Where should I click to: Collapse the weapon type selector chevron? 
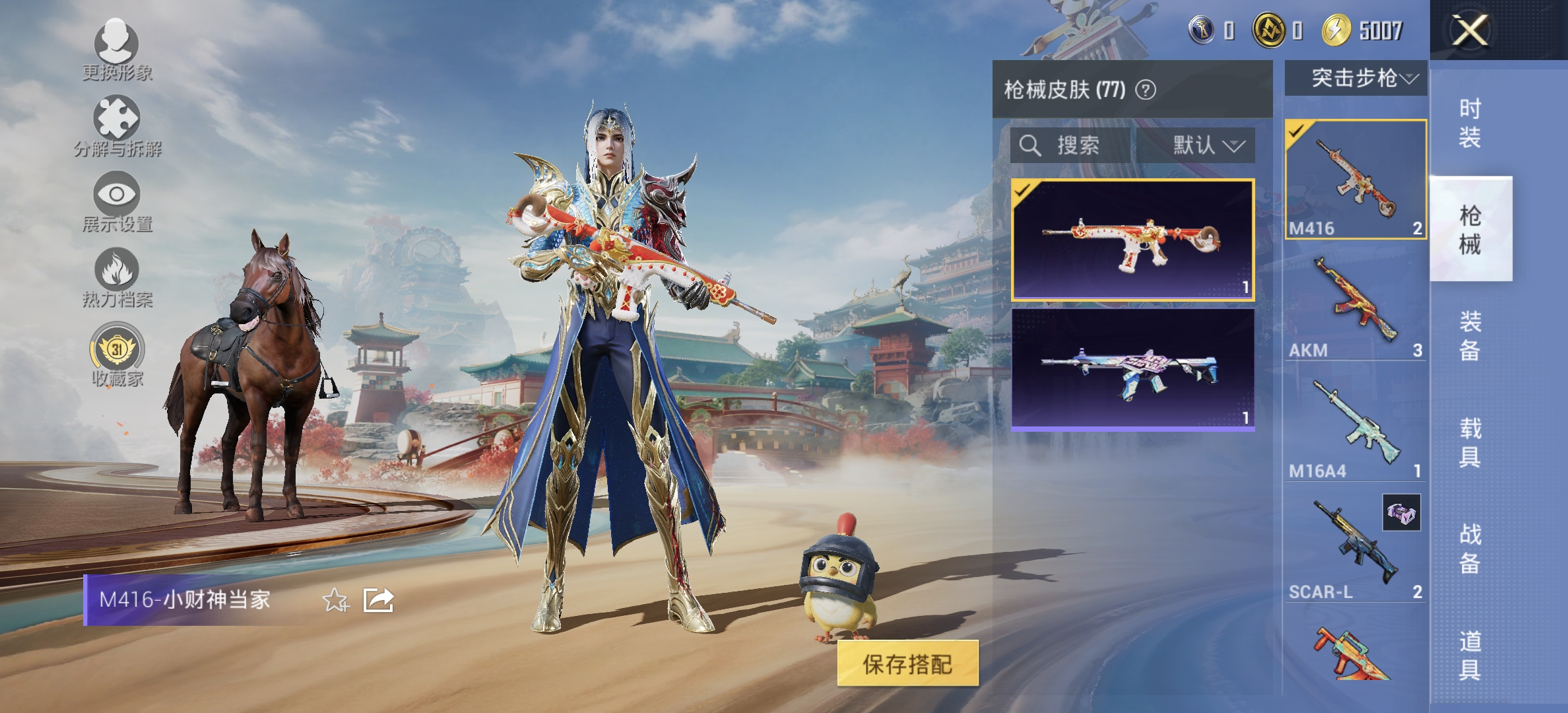click(1409, 81)
